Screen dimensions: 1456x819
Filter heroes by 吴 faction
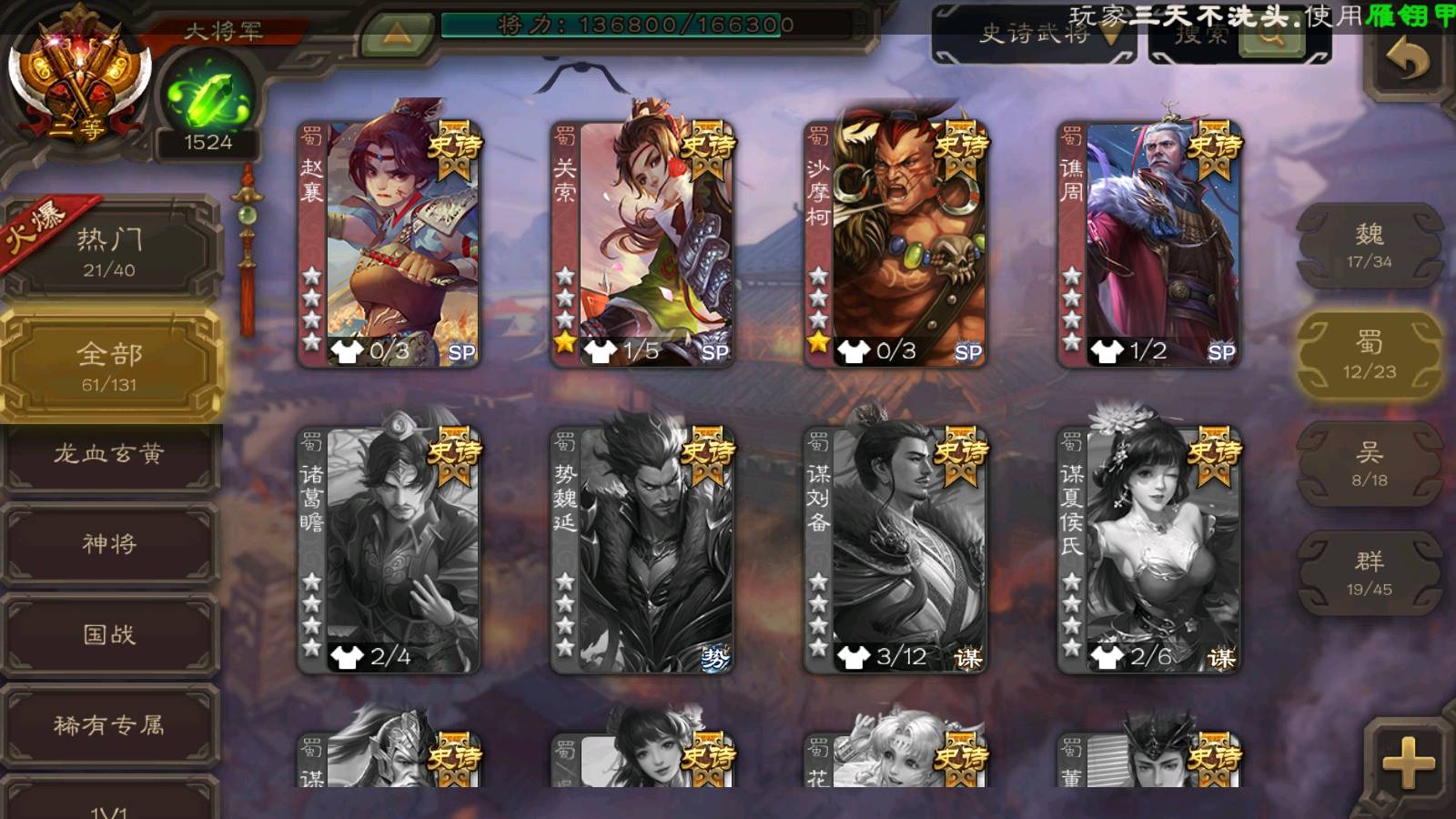(x=1369, y=463)
